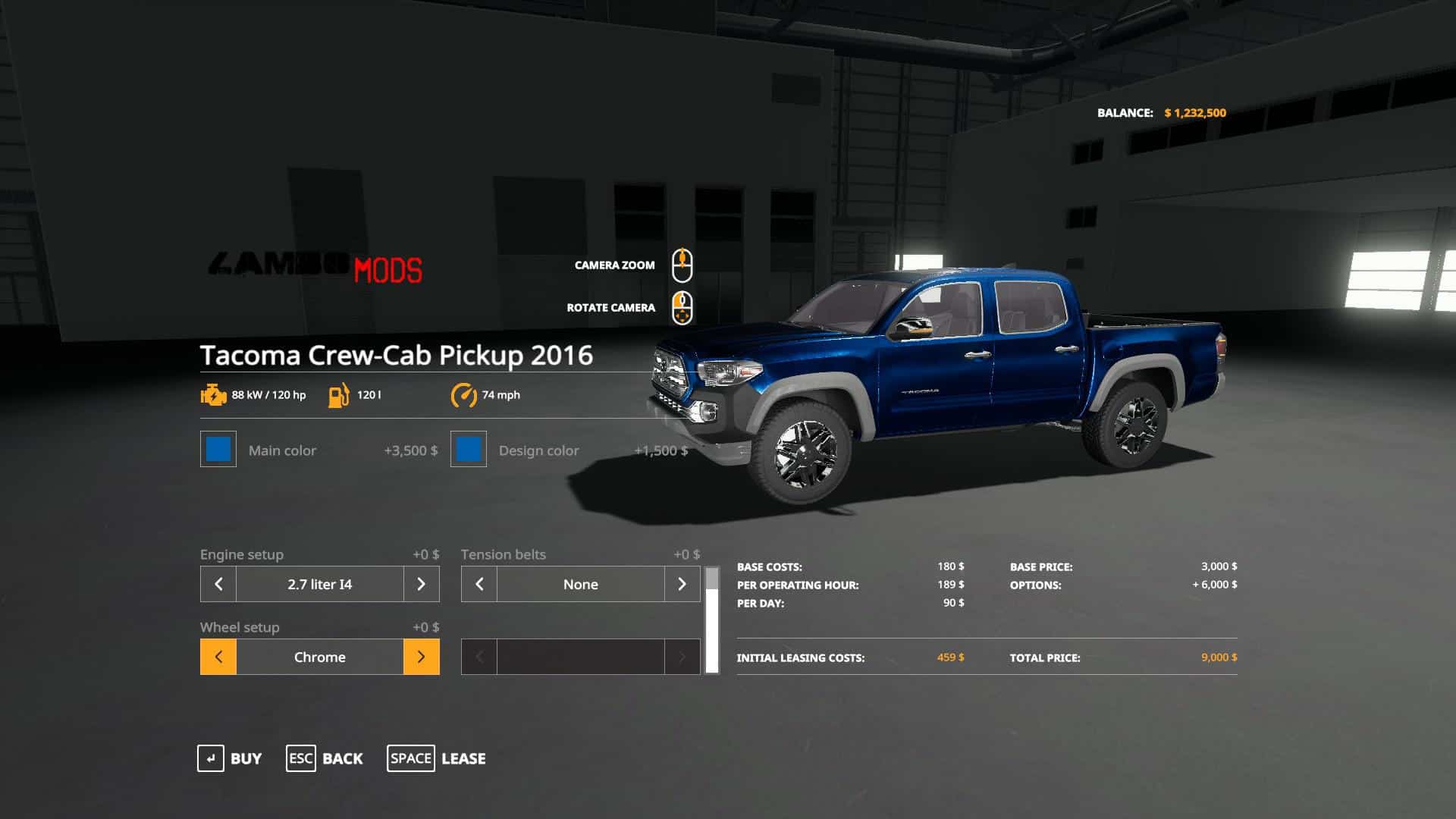Viewport: 1456px width, 819px height.
Task: Buy the Tacoma pickup
Action: pyautogui.click(x=229, y=758)
